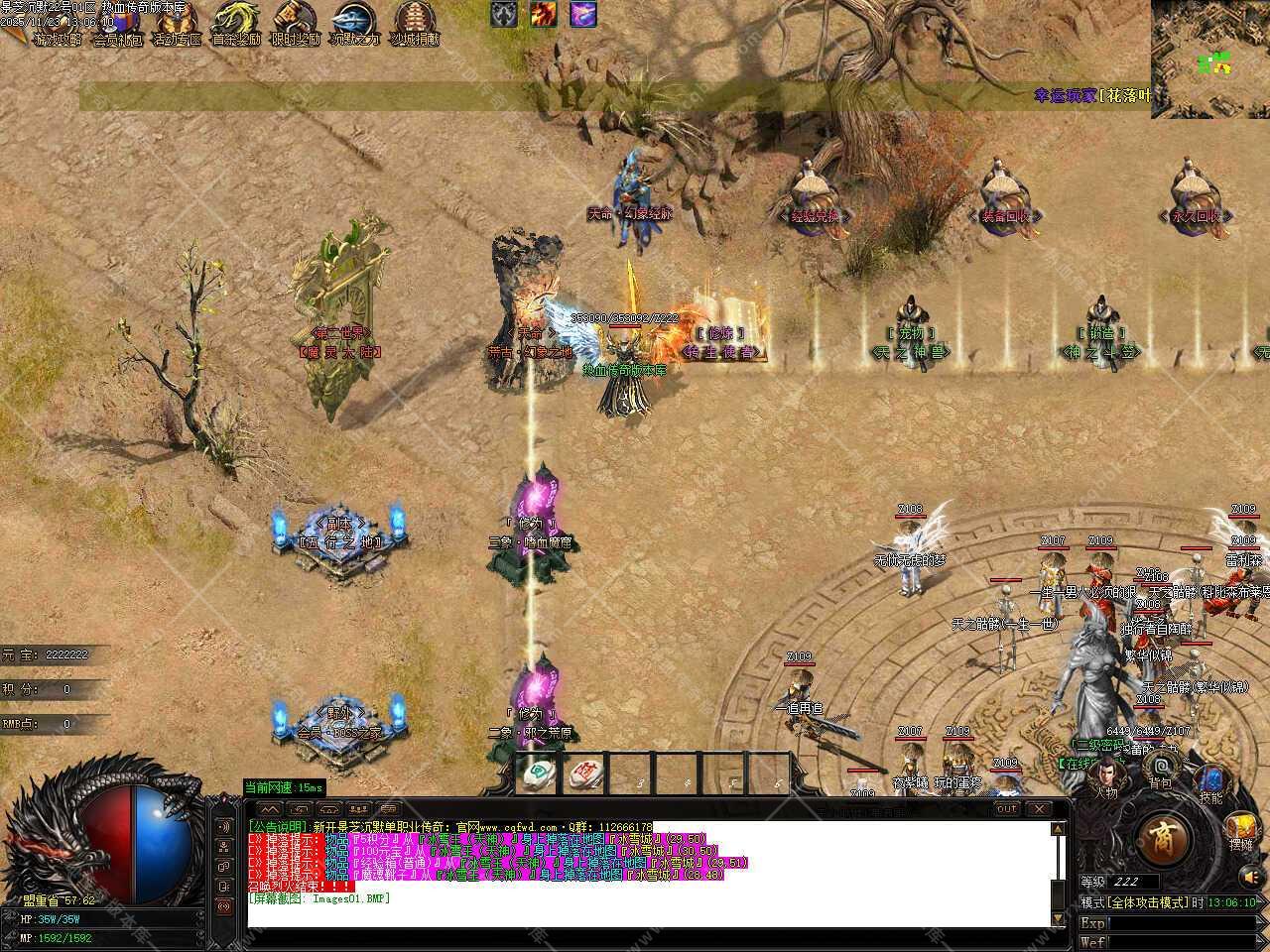Screen dimensions: 1270x952
Task: Use the green 回 stone in hotbar
Action: [x=541, y=774]
